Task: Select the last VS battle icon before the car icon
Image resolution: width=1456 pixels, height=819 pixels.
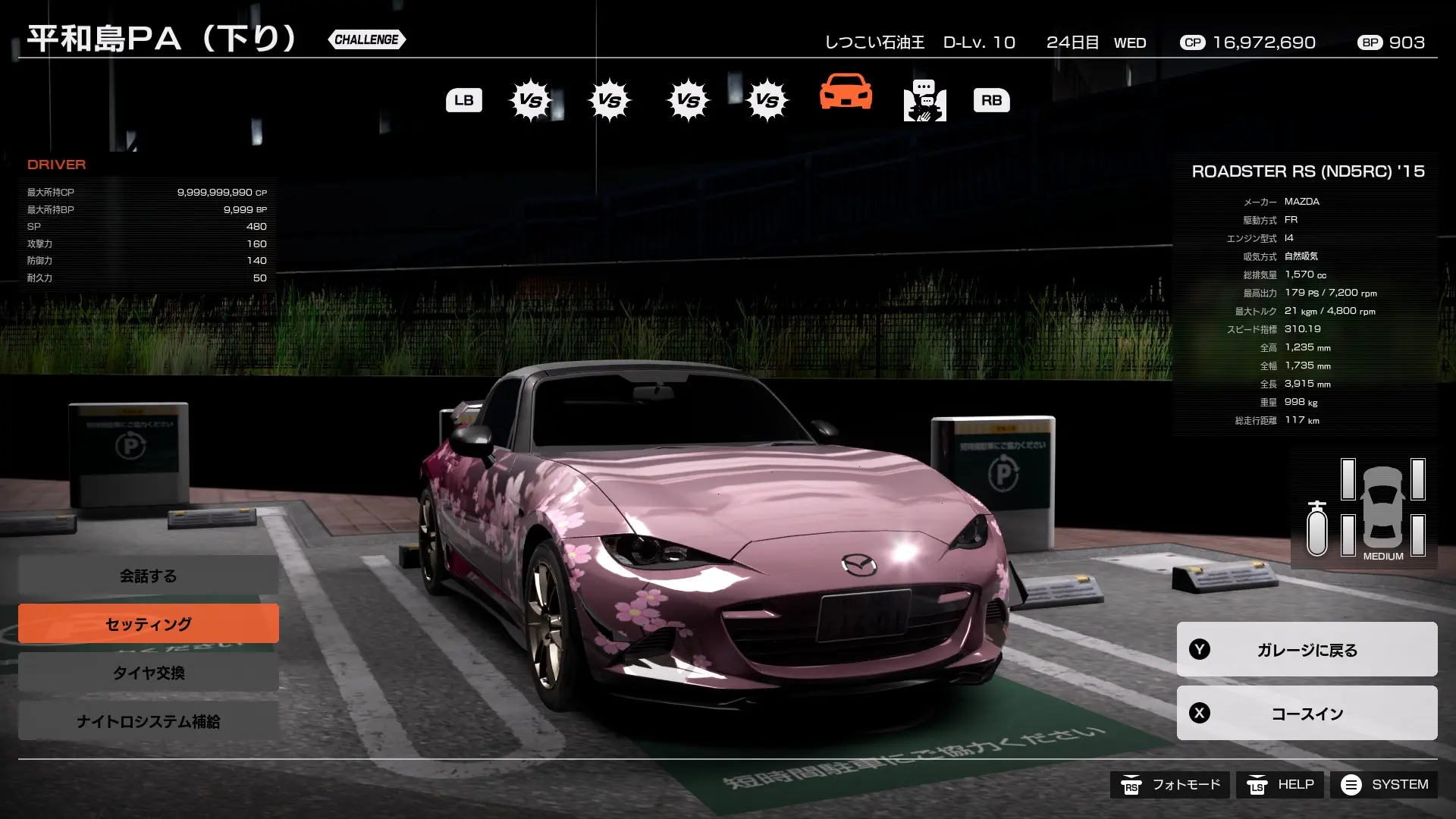Action: [x=767, y=99]
